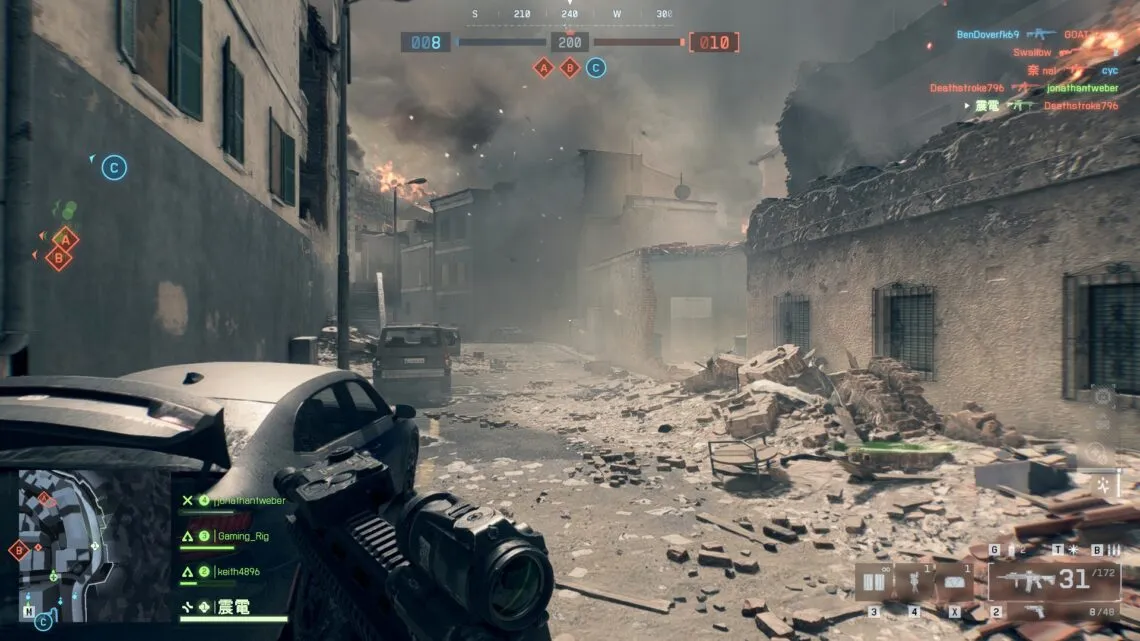Click the blue objective C circle under the scoreboard

(596, 68)
